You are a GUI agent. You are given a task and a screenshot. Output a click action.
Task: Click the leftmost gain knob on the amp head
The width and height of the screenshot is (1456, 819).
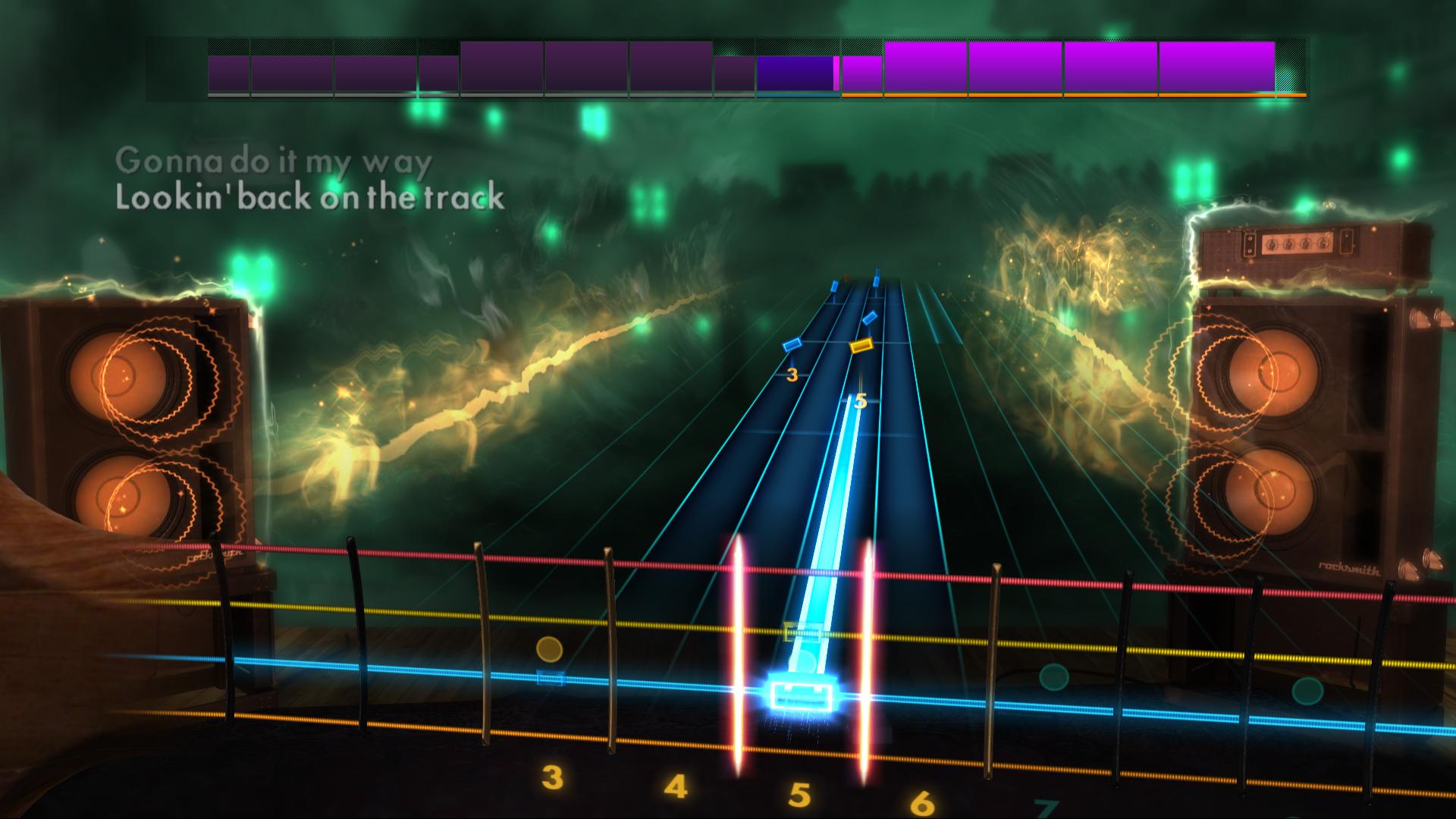1272,244
